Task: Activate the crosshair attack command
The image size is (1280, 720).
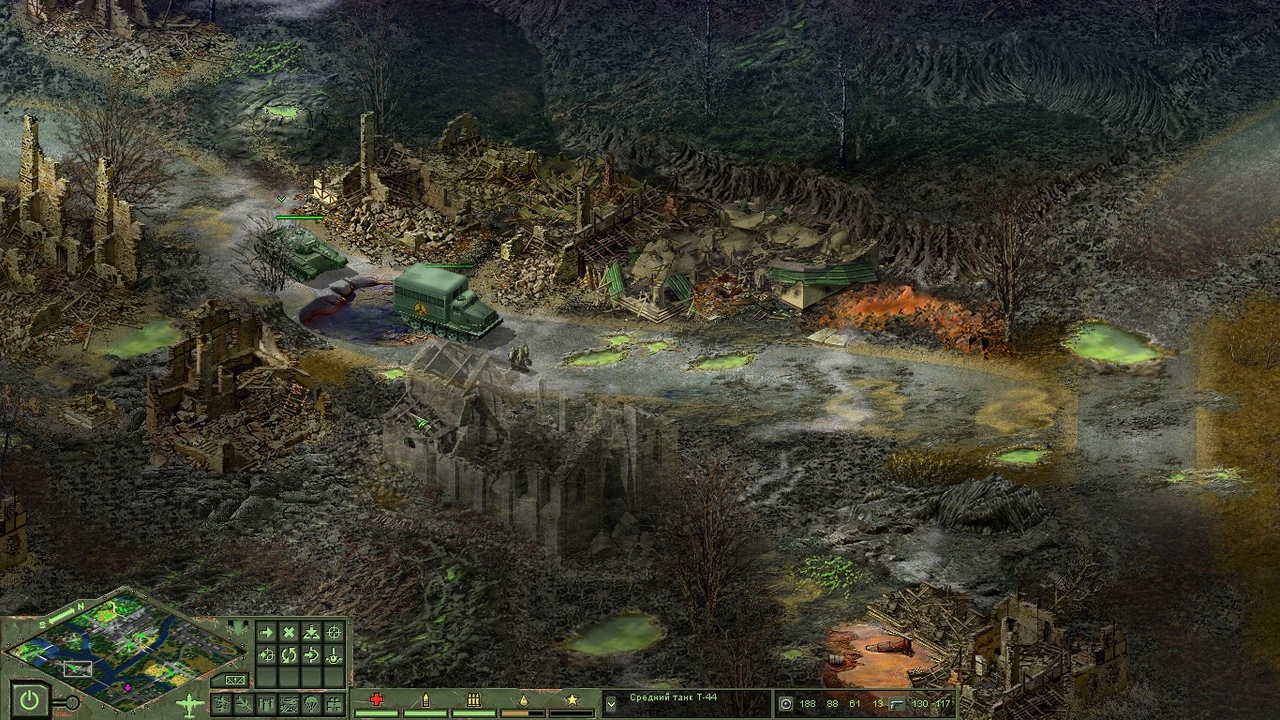Action: (x=334, y=632)
